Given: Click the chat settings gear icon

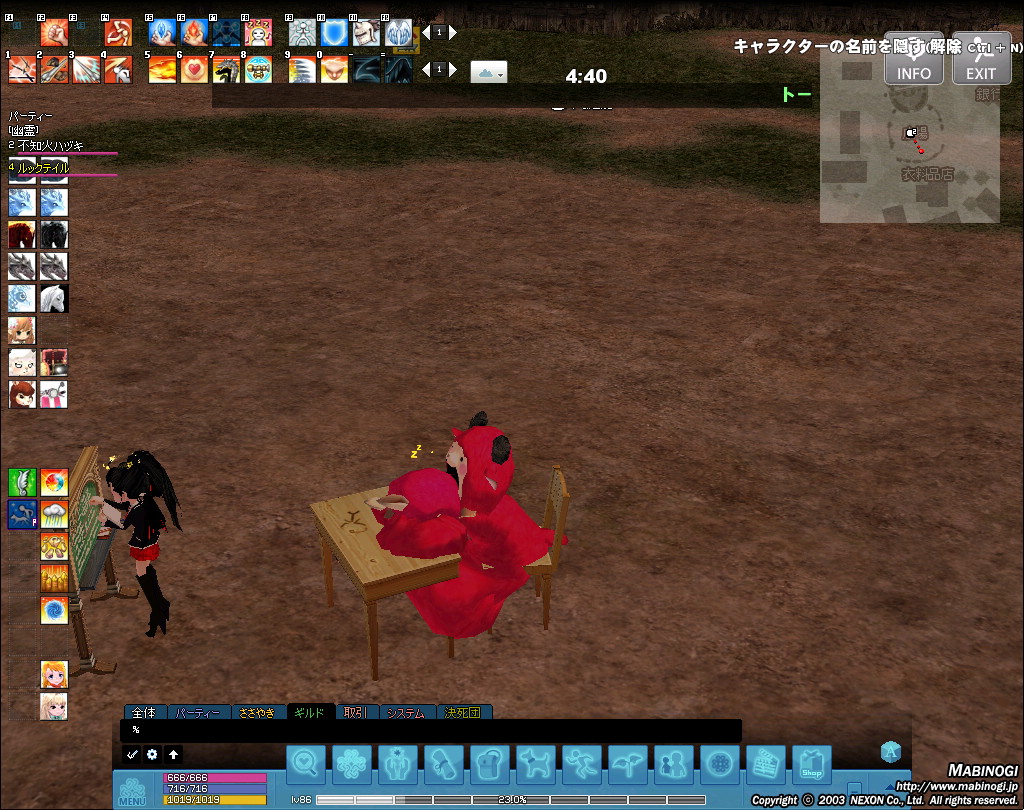Looking at the screenshot, I should (x=152, y=754).
